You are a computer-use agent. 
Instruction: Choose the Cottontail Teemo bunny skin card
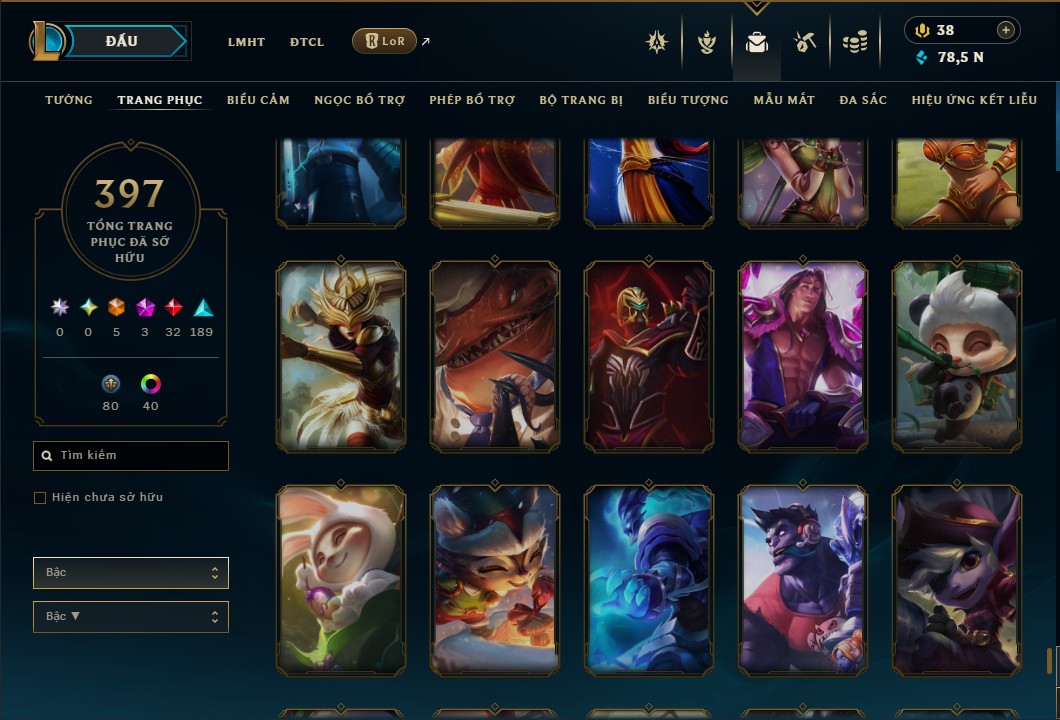point(341,580)
